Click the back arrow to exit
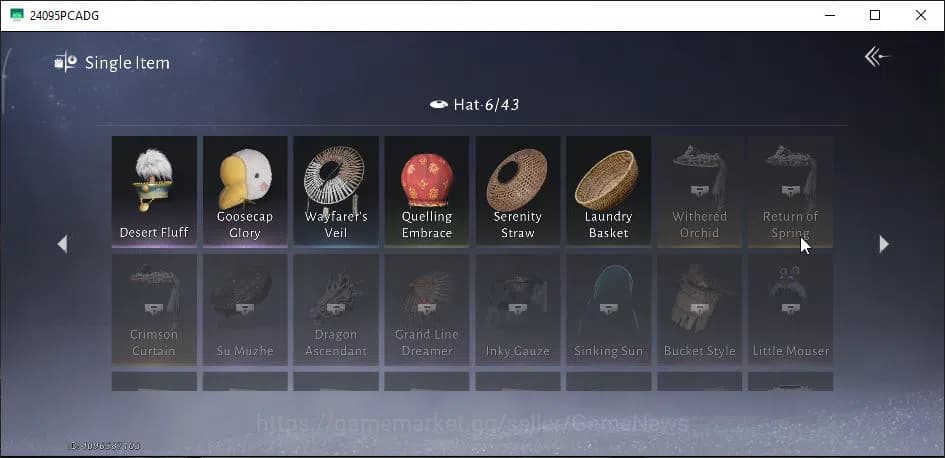The height and width of the screenshot is (458, 945). [877, 57]
